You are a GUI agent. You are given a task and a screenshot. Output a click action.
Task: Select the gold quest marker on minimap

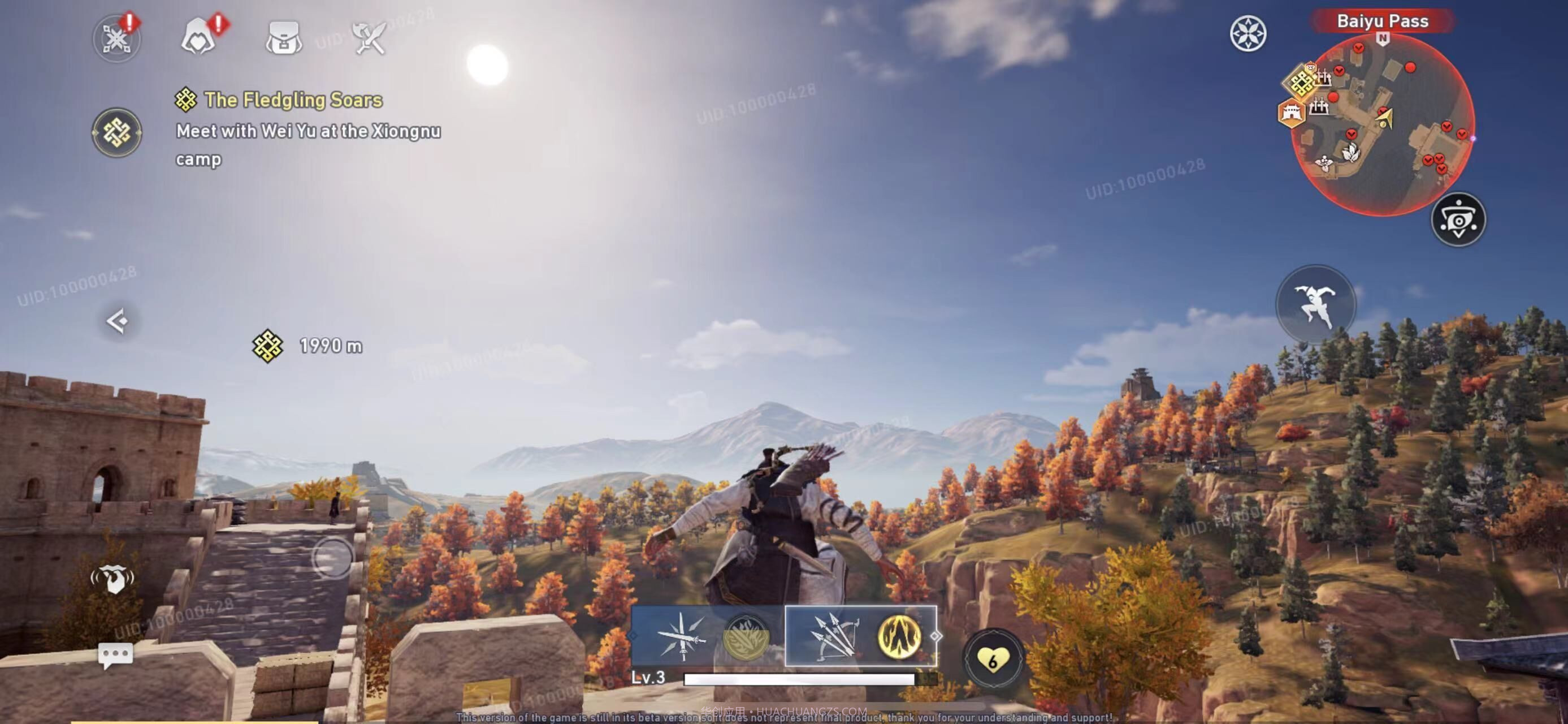tap(1301, 82)
